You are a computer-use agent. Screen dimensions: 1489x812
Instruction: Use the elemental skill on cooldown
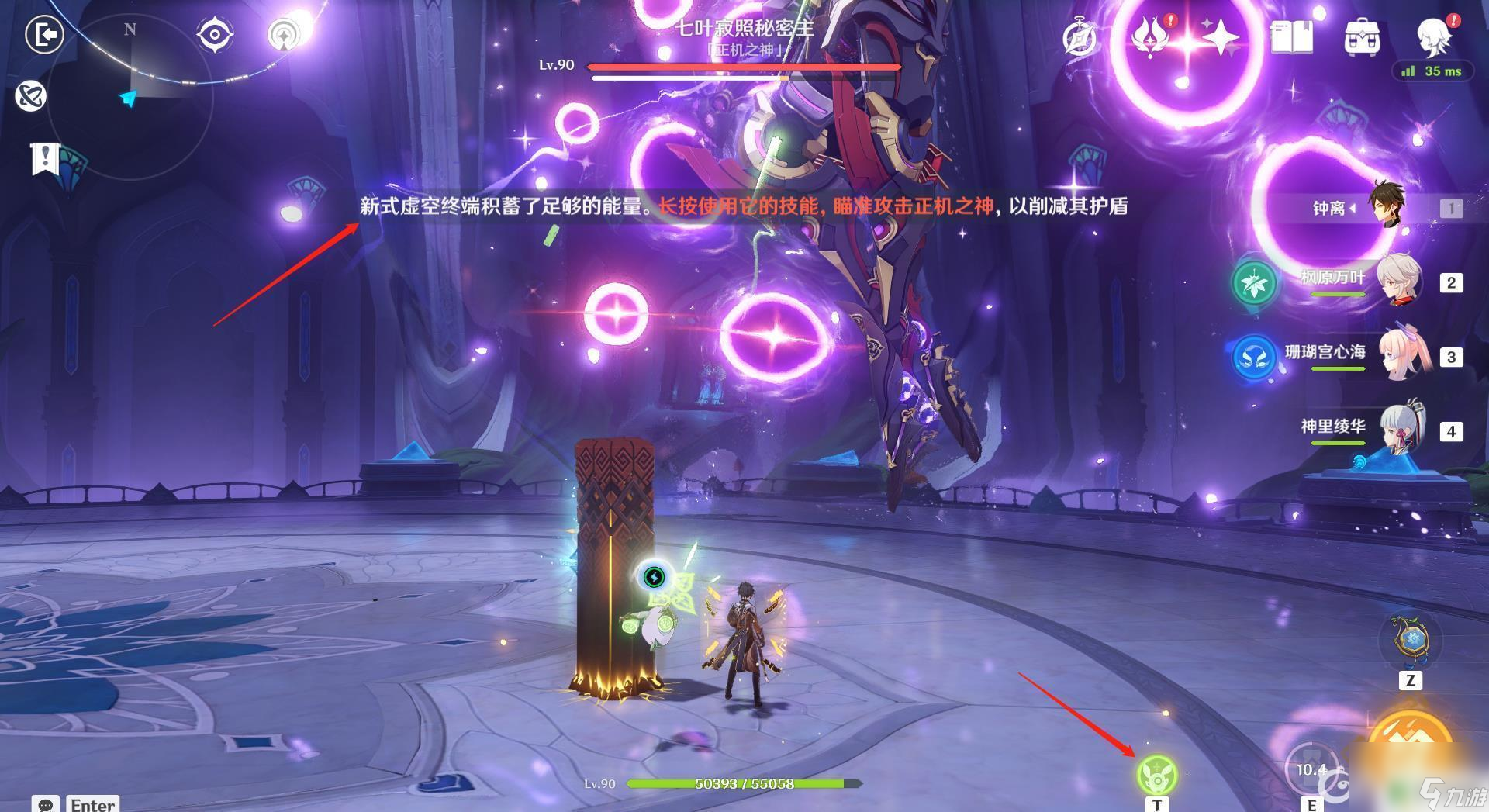pos(1311,769)
